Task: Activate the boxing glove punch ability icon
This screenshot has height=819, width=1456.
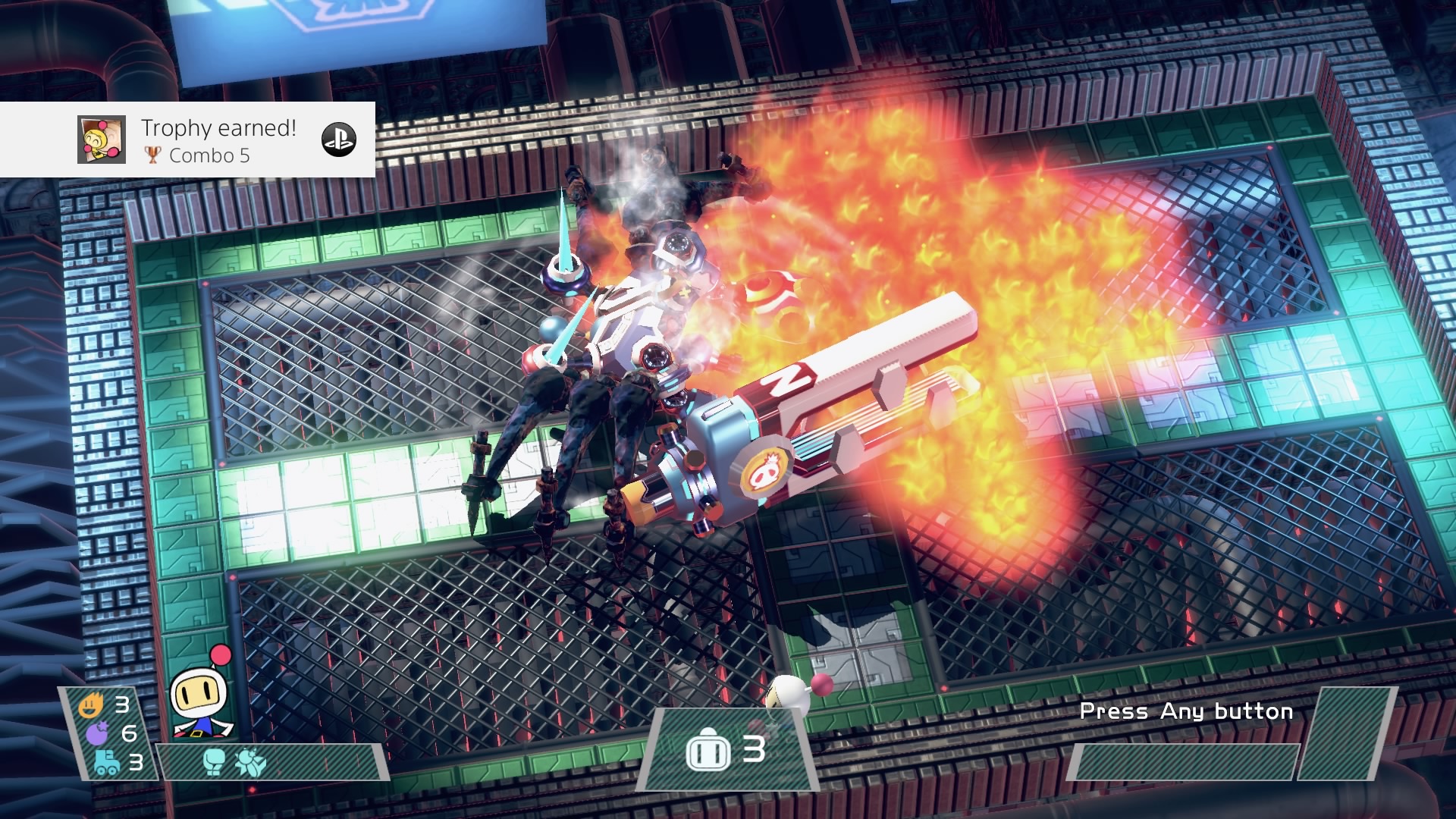Action: tap(215, 762)
